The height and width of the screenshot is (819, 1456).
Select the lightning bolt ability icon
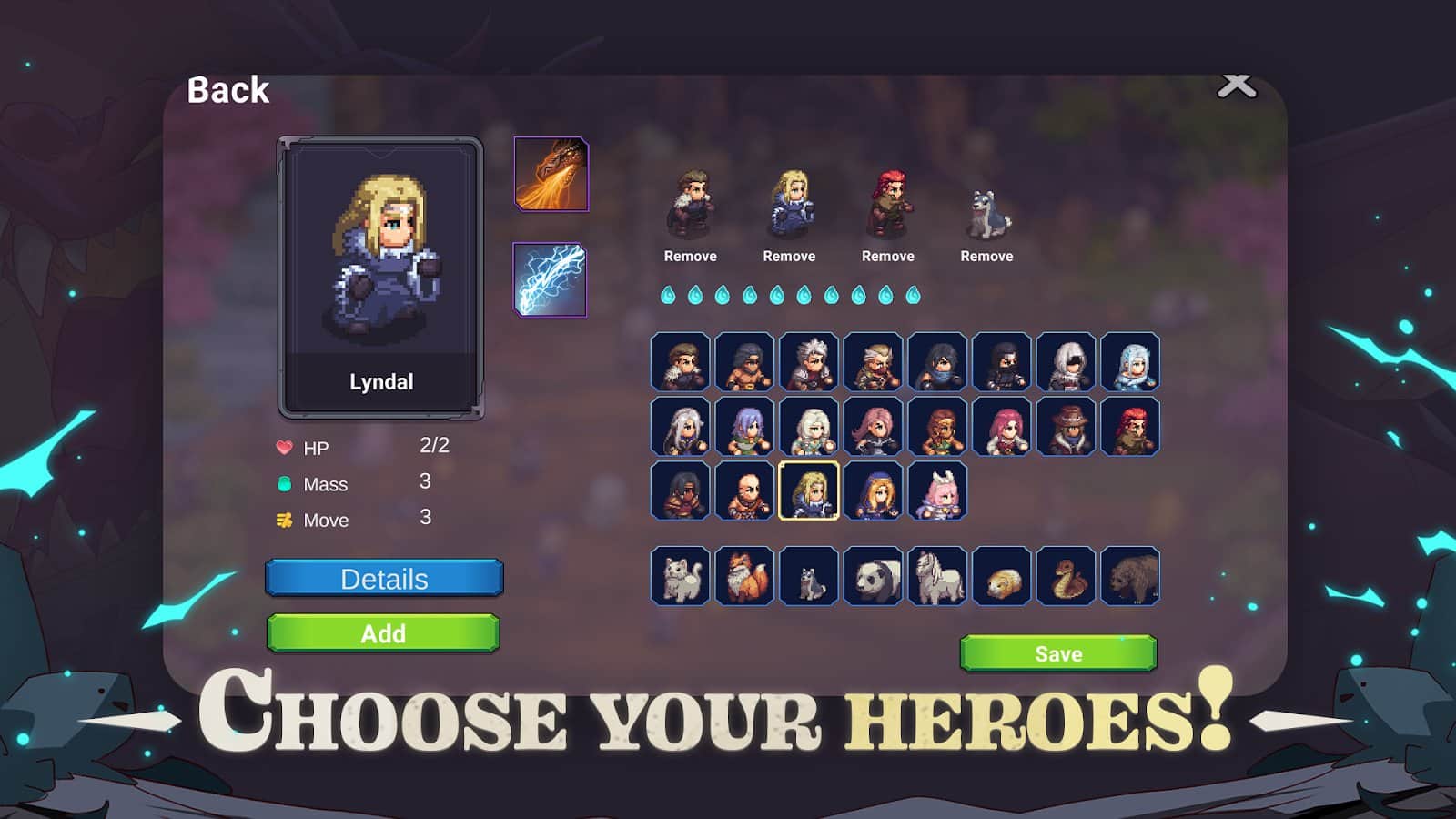point(551,280)
